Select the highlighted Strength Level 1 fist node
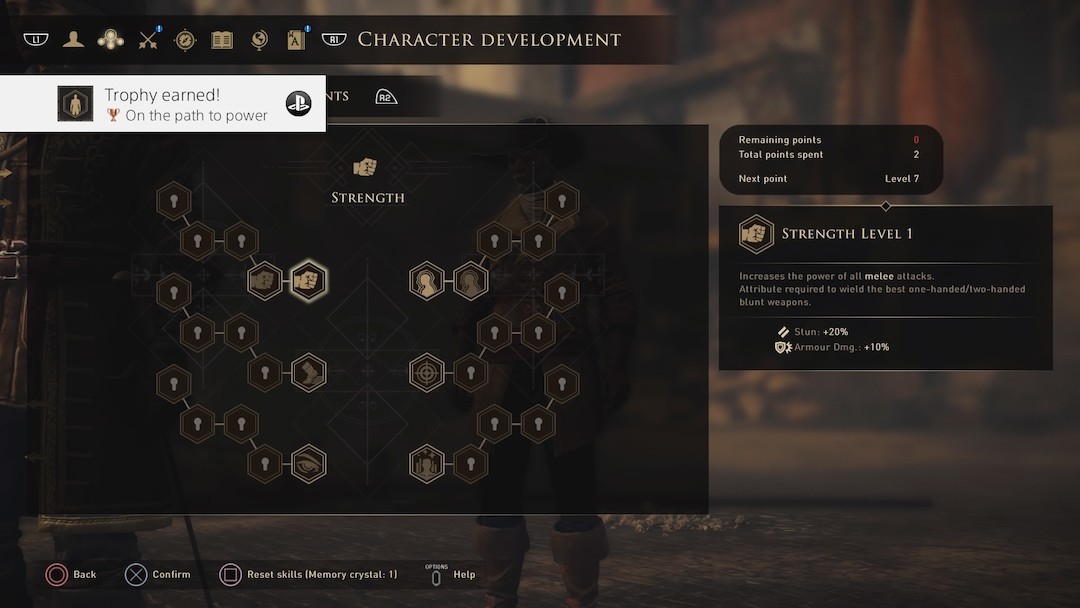1080x608 pixels. pyautogui.click(x=308, y=280)
